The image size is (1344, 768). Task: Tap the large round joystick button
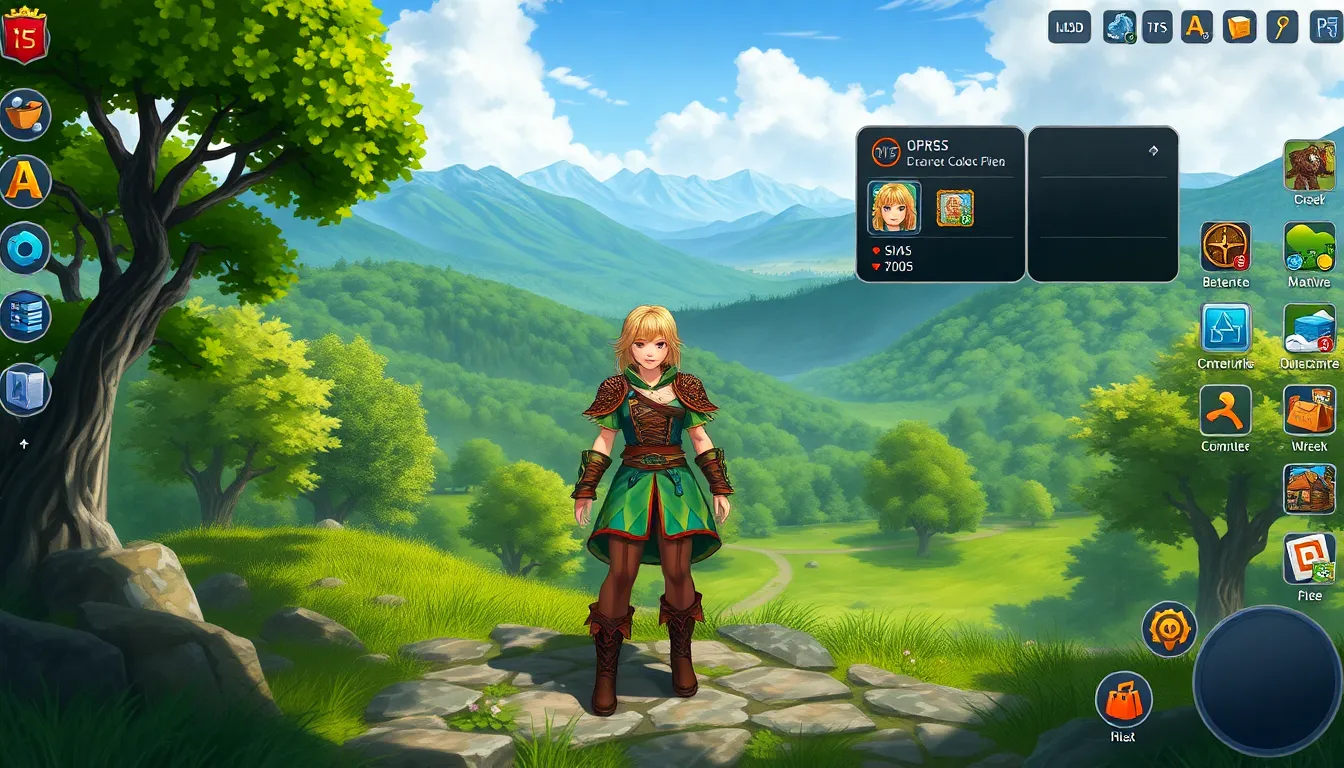click(1266, 680)
